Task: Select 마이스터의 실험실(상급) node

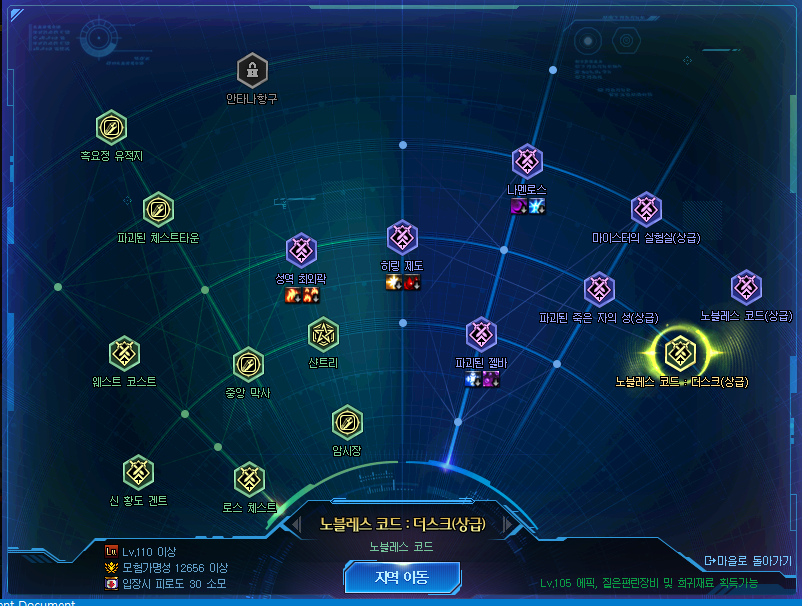Action: (x=646, y=209)
